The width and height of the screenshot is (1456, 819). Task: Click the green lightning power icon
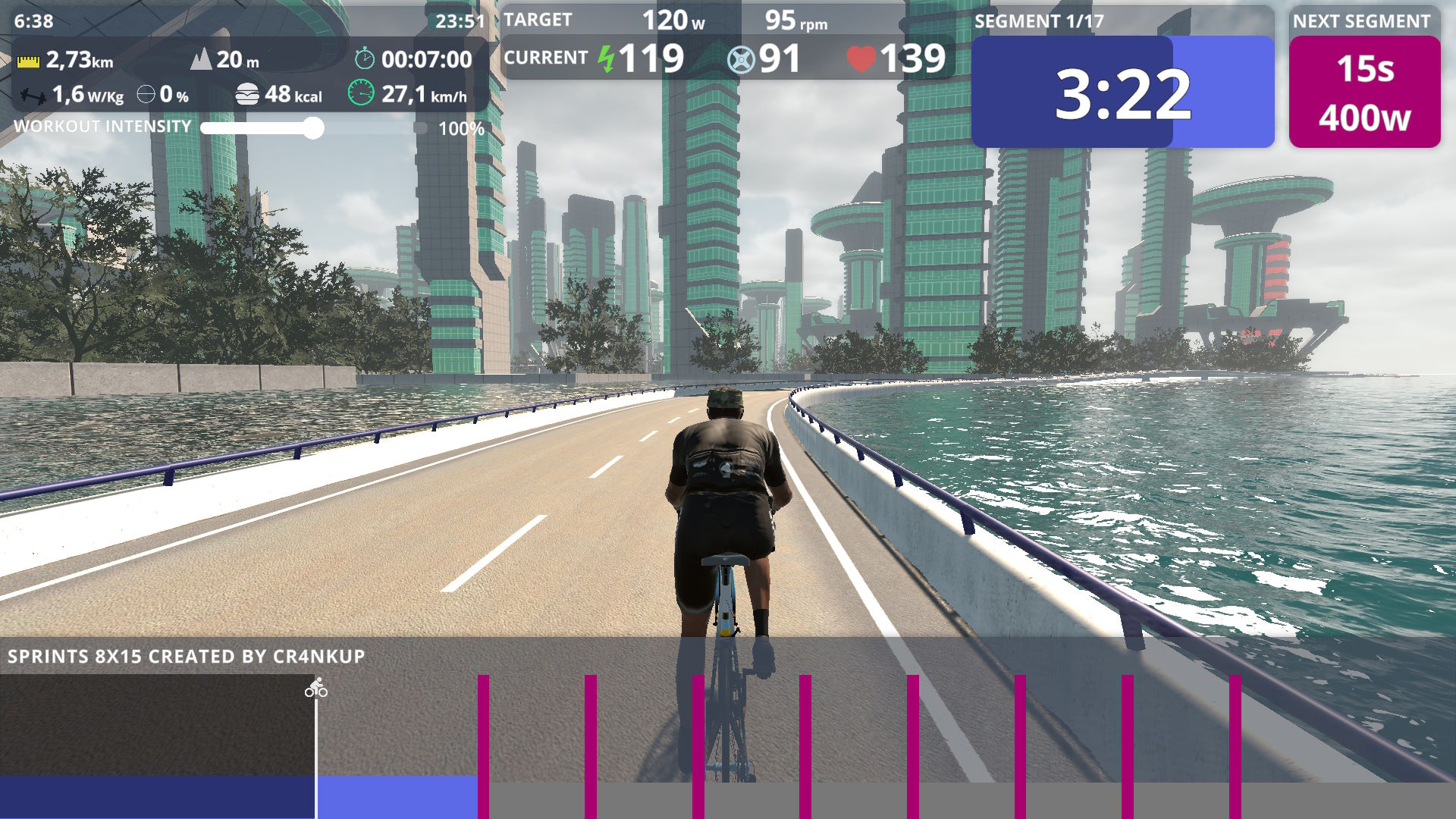tap(604, 56)
